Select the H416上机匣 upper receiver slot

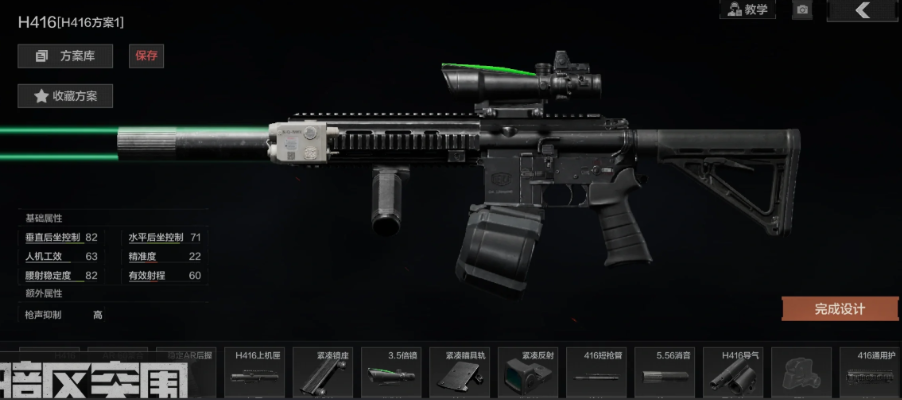(254, 372)
